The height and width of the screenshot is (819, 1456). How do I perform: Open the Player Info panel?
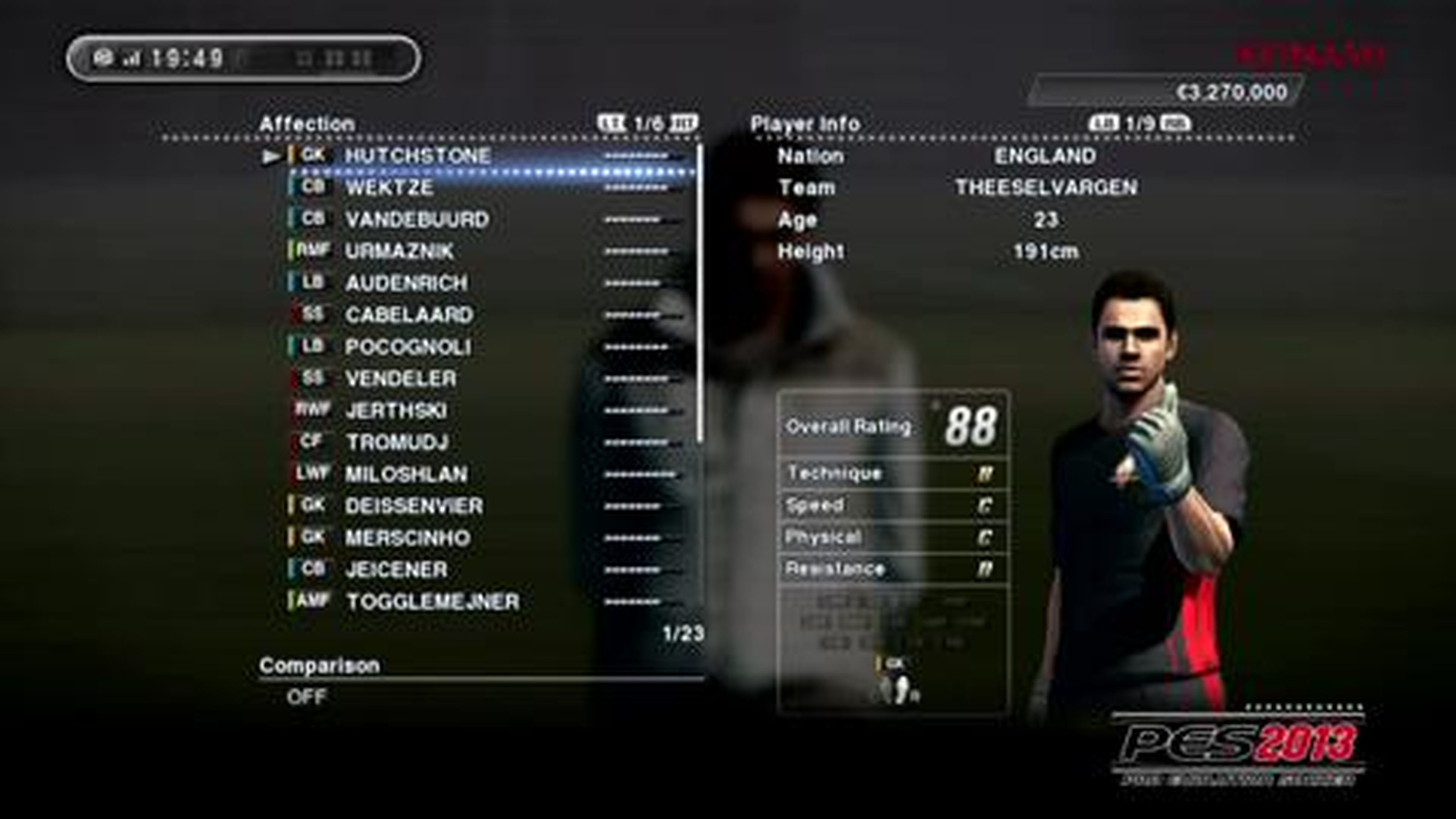[x=805, y=122]
